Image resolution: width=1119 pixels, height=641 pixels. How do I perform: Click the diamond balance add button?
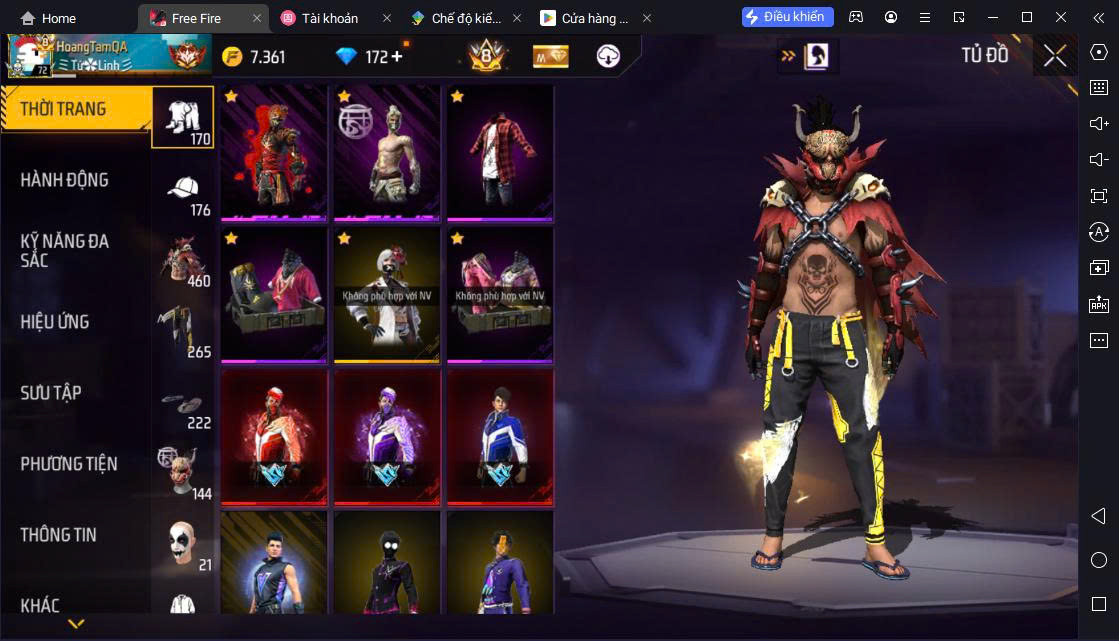(x=397, y=57)
